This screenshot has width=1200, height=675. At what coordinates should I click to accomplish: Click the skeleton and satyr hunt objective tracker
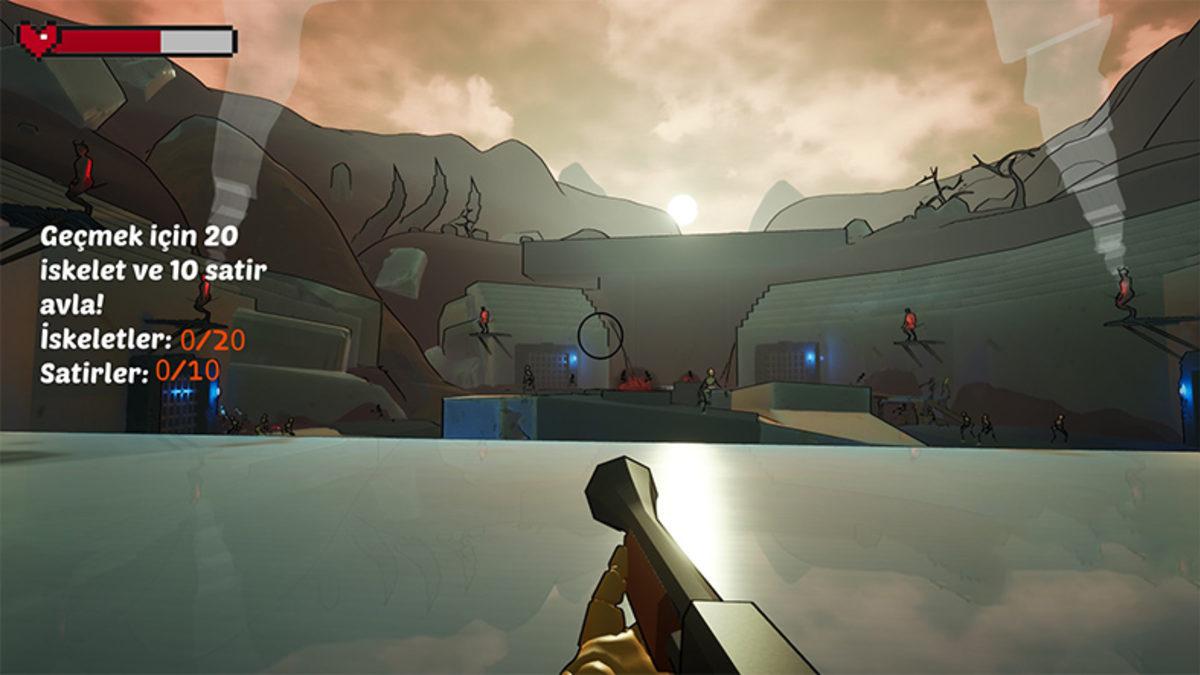coord(152,305)
